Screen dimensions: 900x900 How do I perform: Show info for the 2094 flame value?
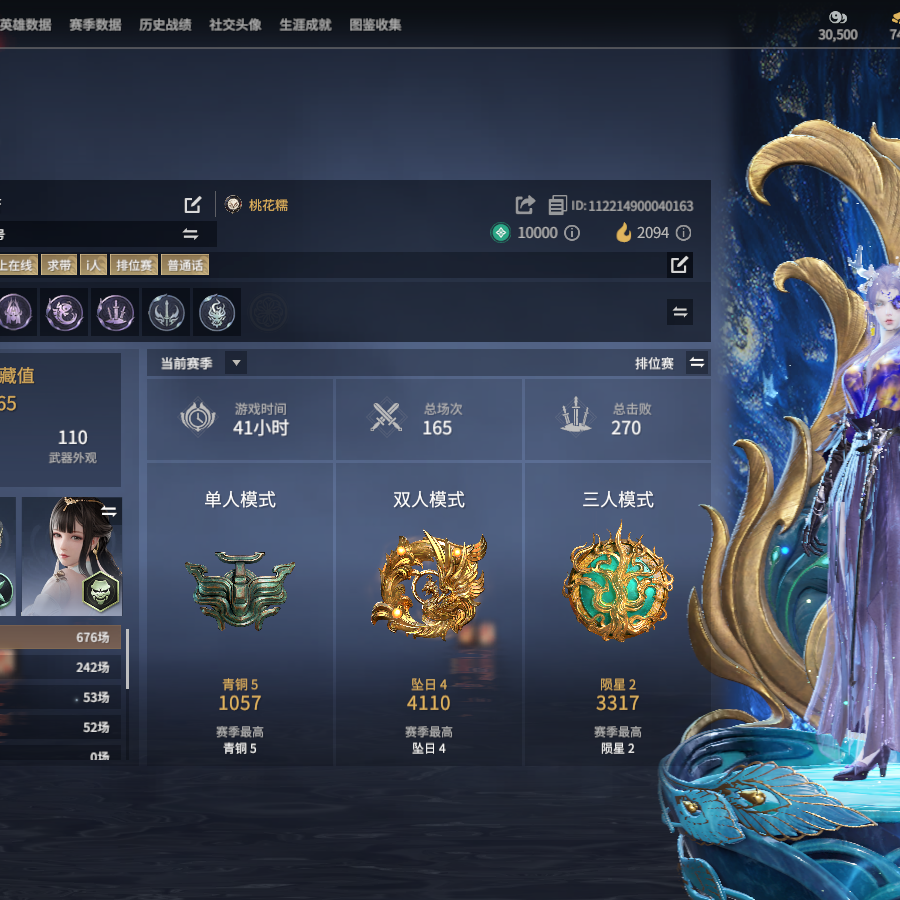click(x=683, y=233)
